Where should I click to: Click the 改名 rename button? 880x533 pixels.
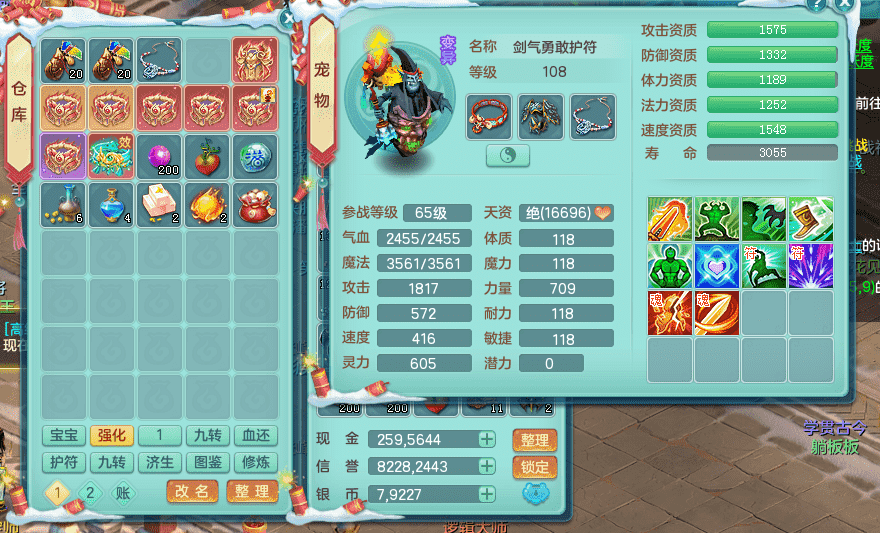coord(192,491)
